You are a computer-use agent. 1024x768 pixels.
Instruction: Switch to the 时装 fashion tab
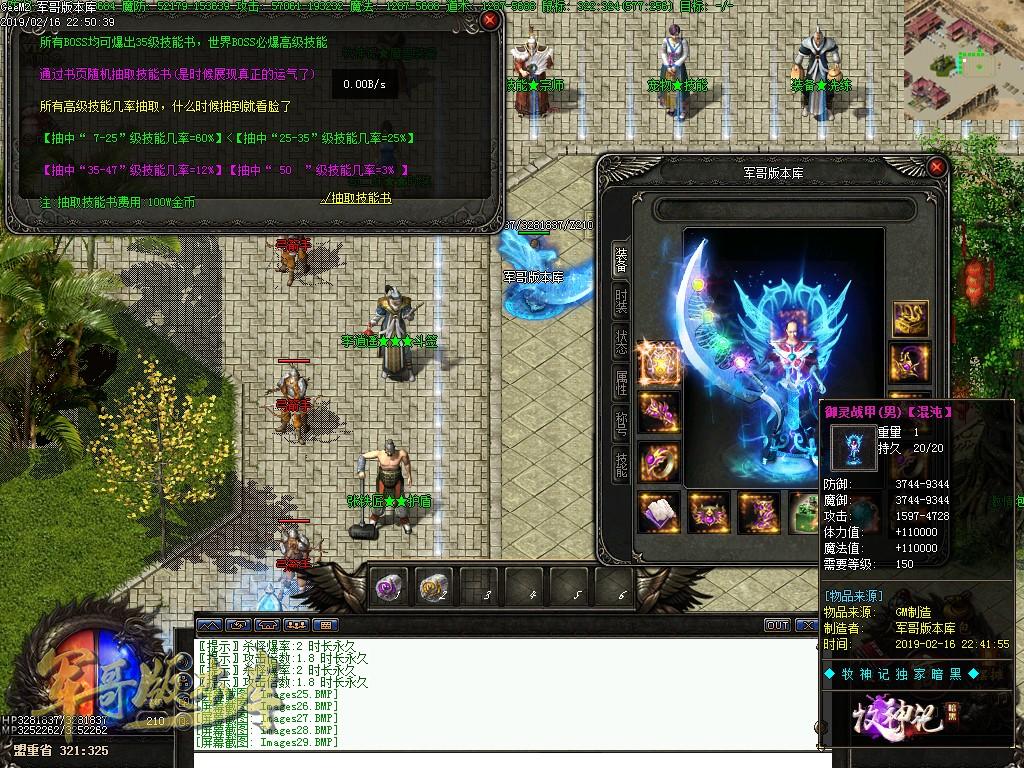pyautogui.click(x=621, y=301)
